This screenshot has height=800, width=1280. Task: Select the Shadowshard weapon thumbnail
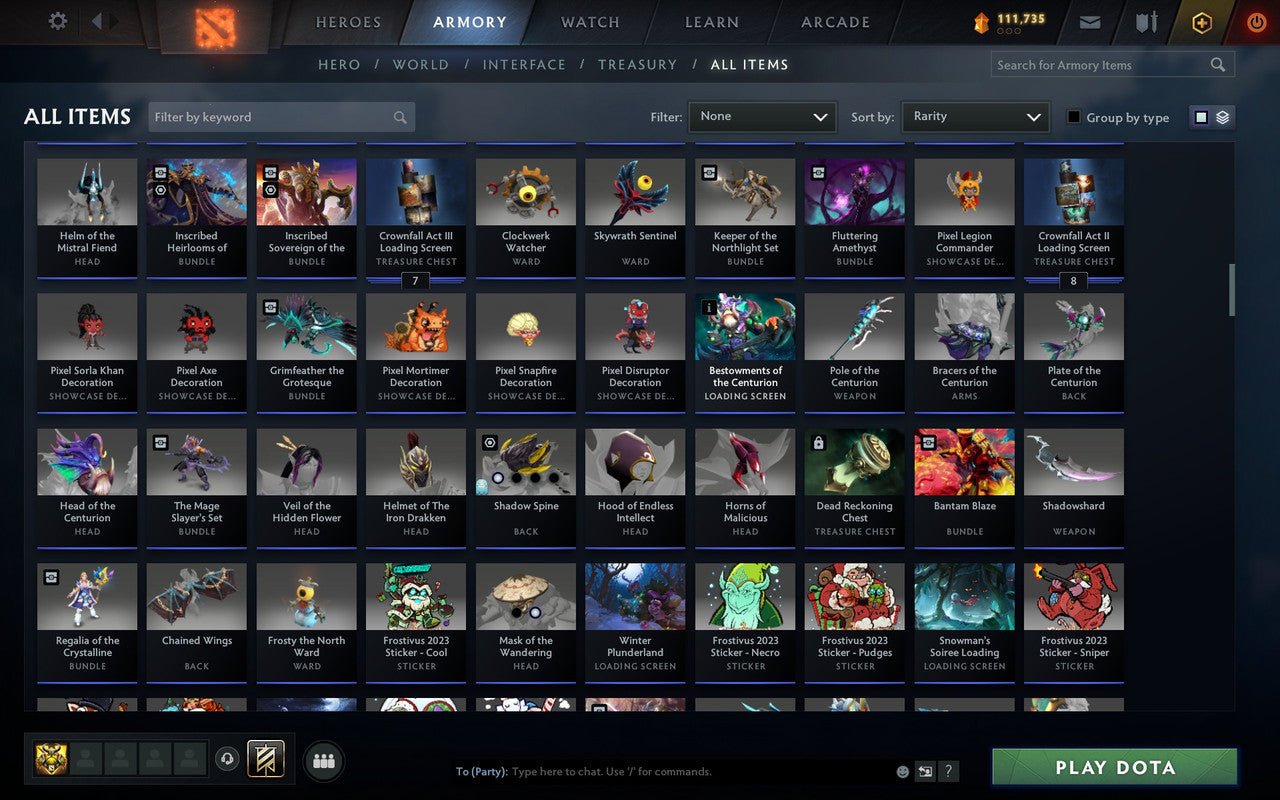point(1073,460)
